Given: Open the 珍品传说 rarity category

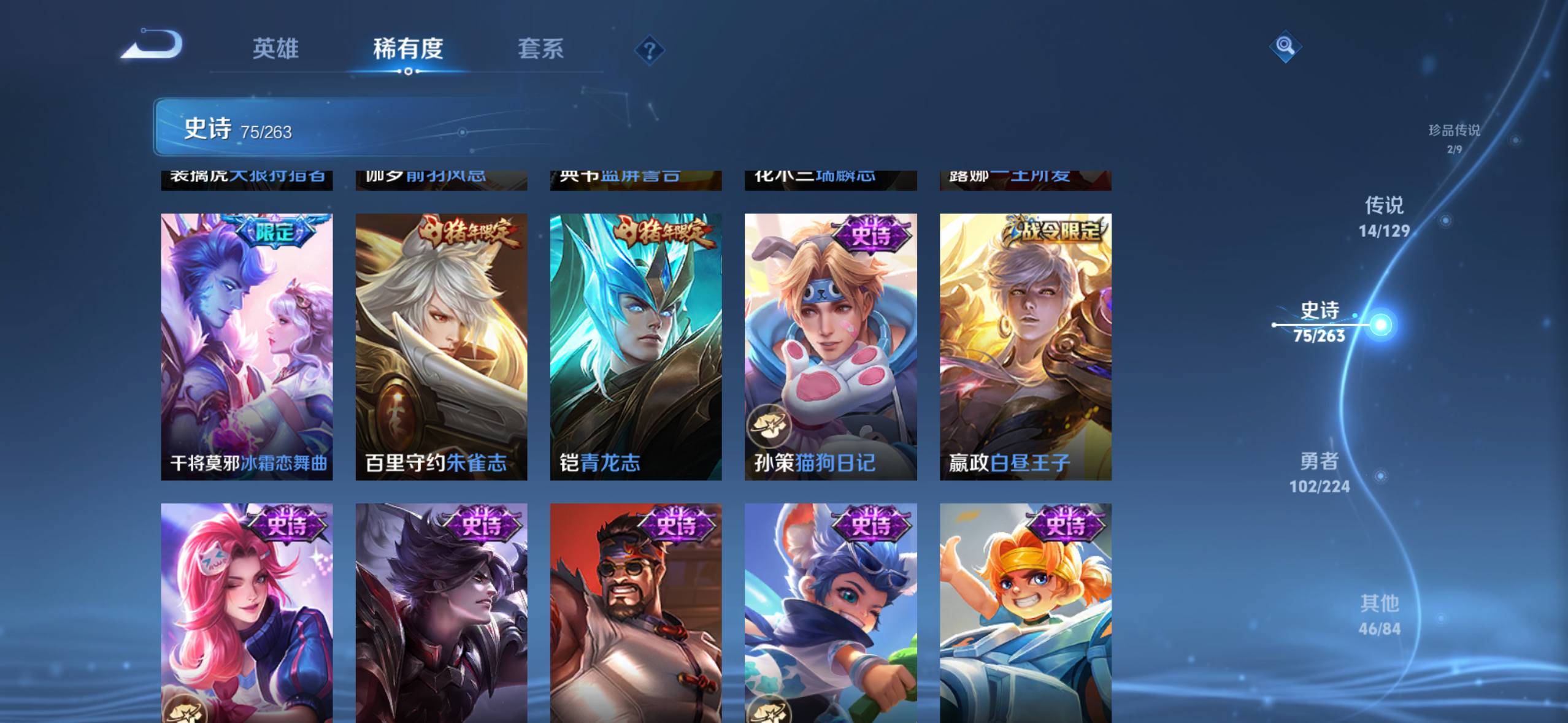Looking at the screenshot, I should pyautogui.click(x=1455, y=136).
